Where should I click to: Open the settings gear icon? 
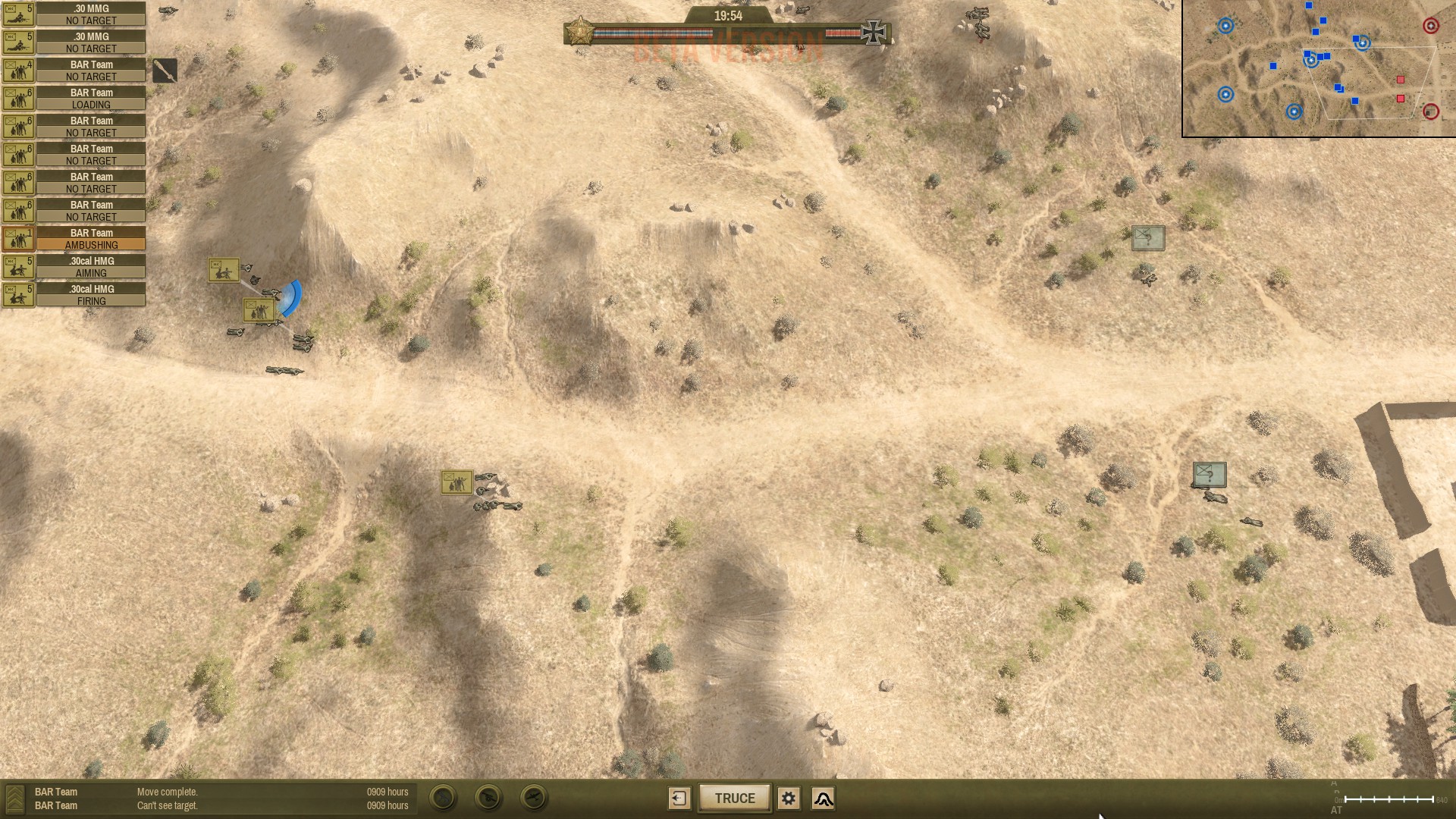tap(789, 798)
